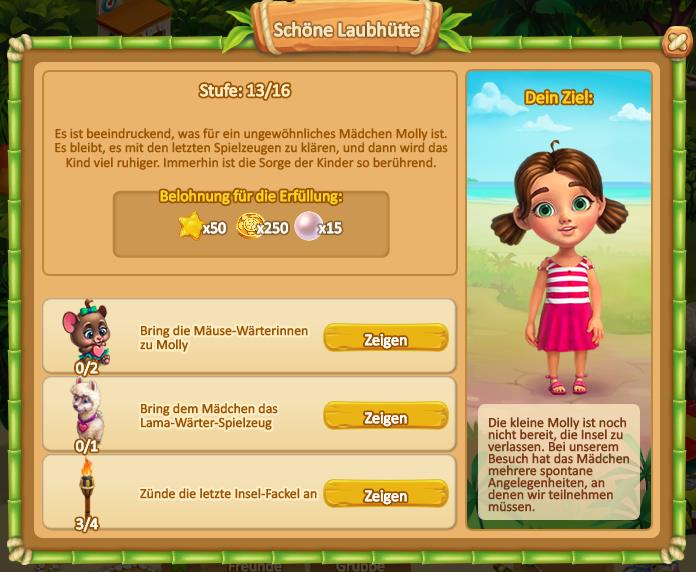Select the mouse keeper toy icon
The height and width of the screenshot is (572, 696).
[x=87, y=330]
